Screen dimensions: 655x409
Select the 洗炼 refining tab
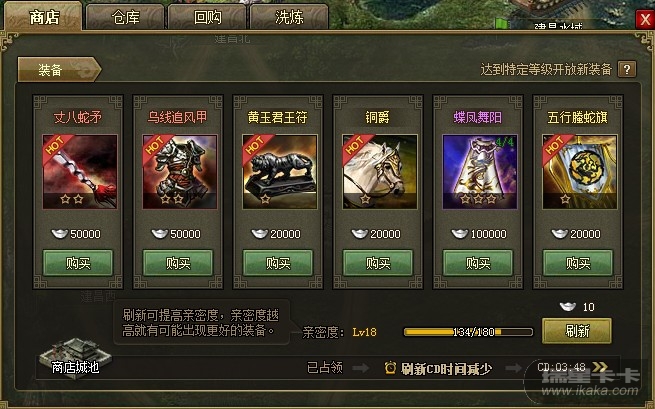point(288,17)
